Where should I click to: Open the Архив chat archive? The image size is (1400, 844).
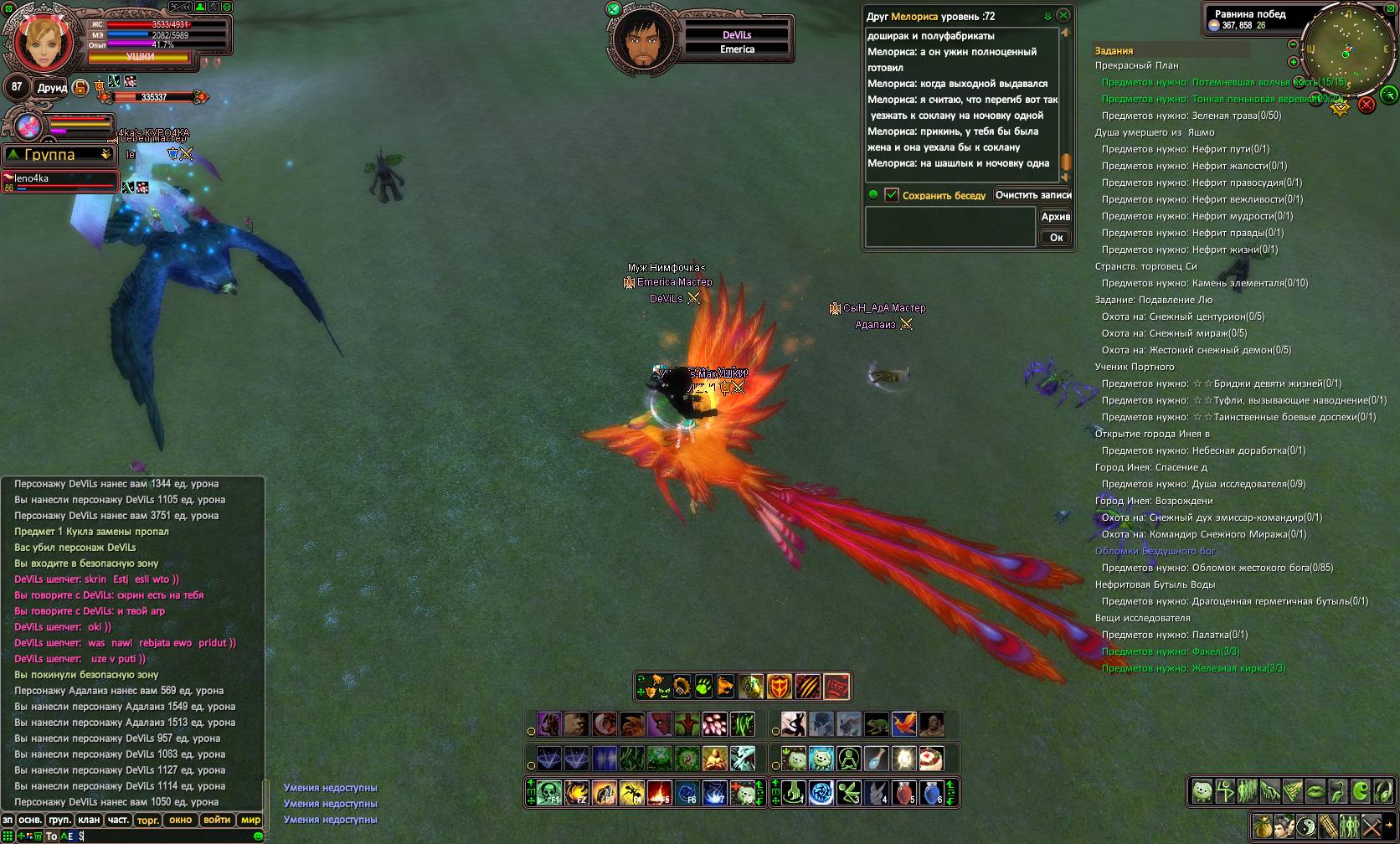[1055, 217]
